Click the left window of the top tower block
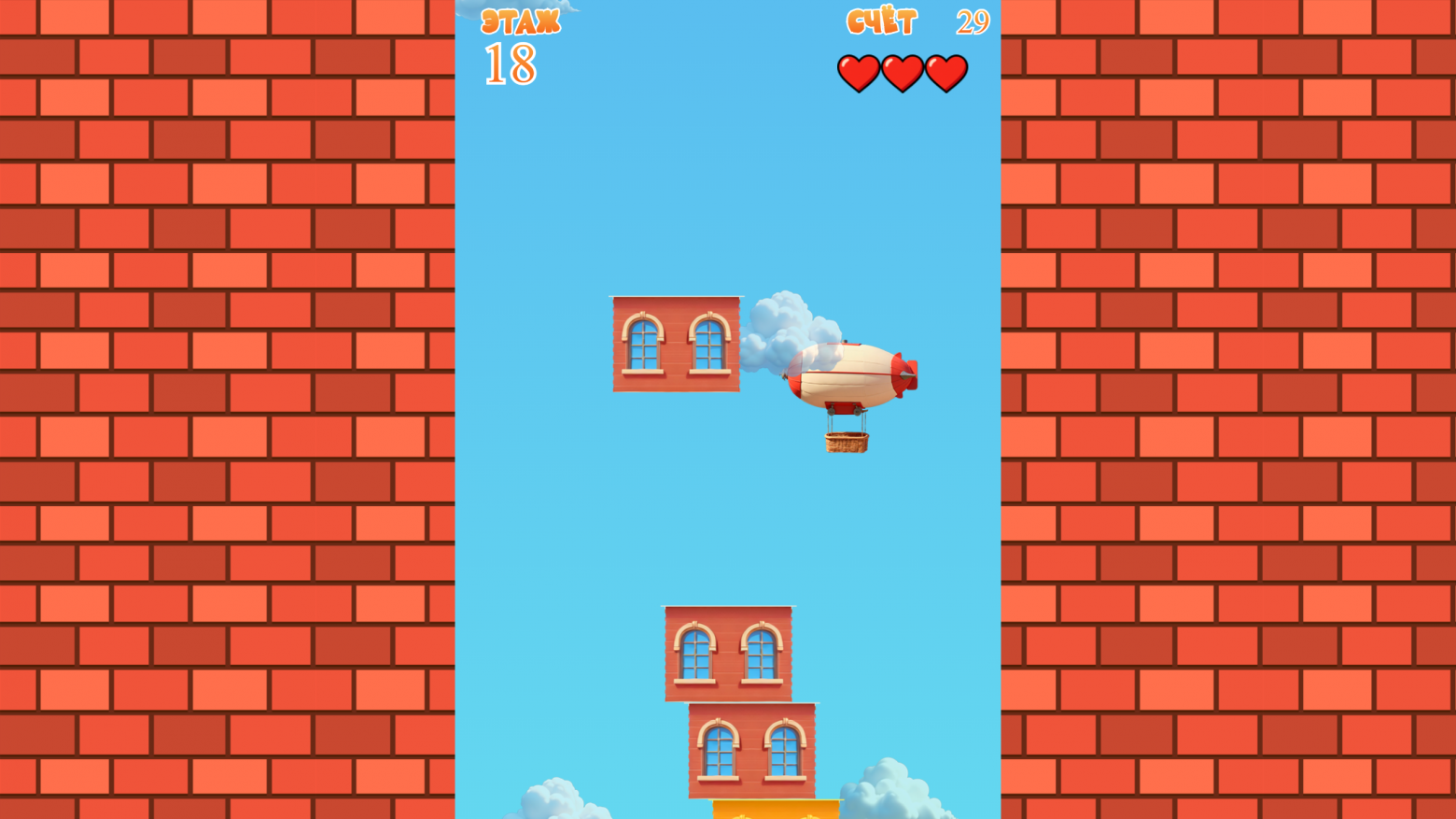This screenshot has width=1456, height=819. click(694, 654)
